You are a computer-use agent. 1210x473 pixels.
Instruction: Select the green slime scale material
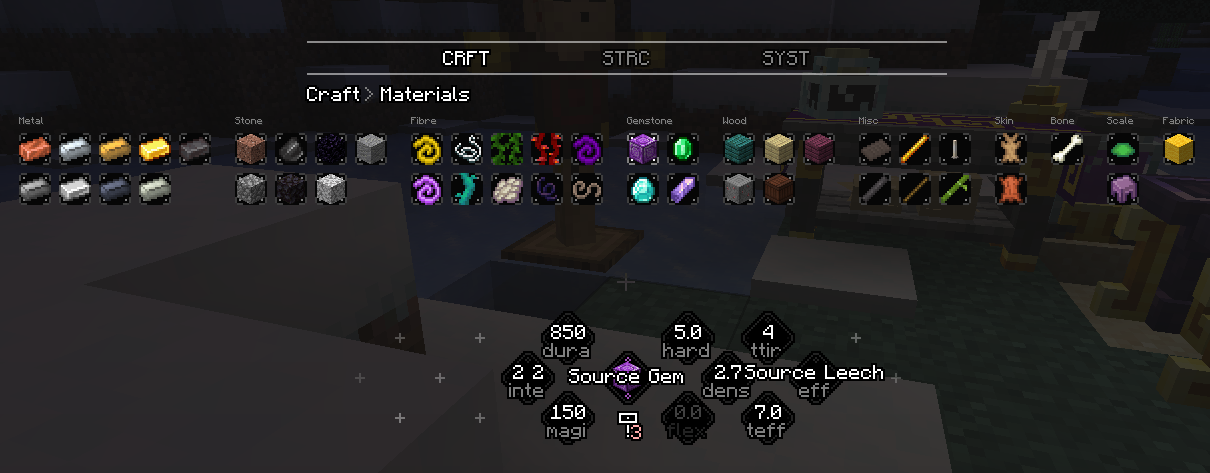coord(1123,150)
